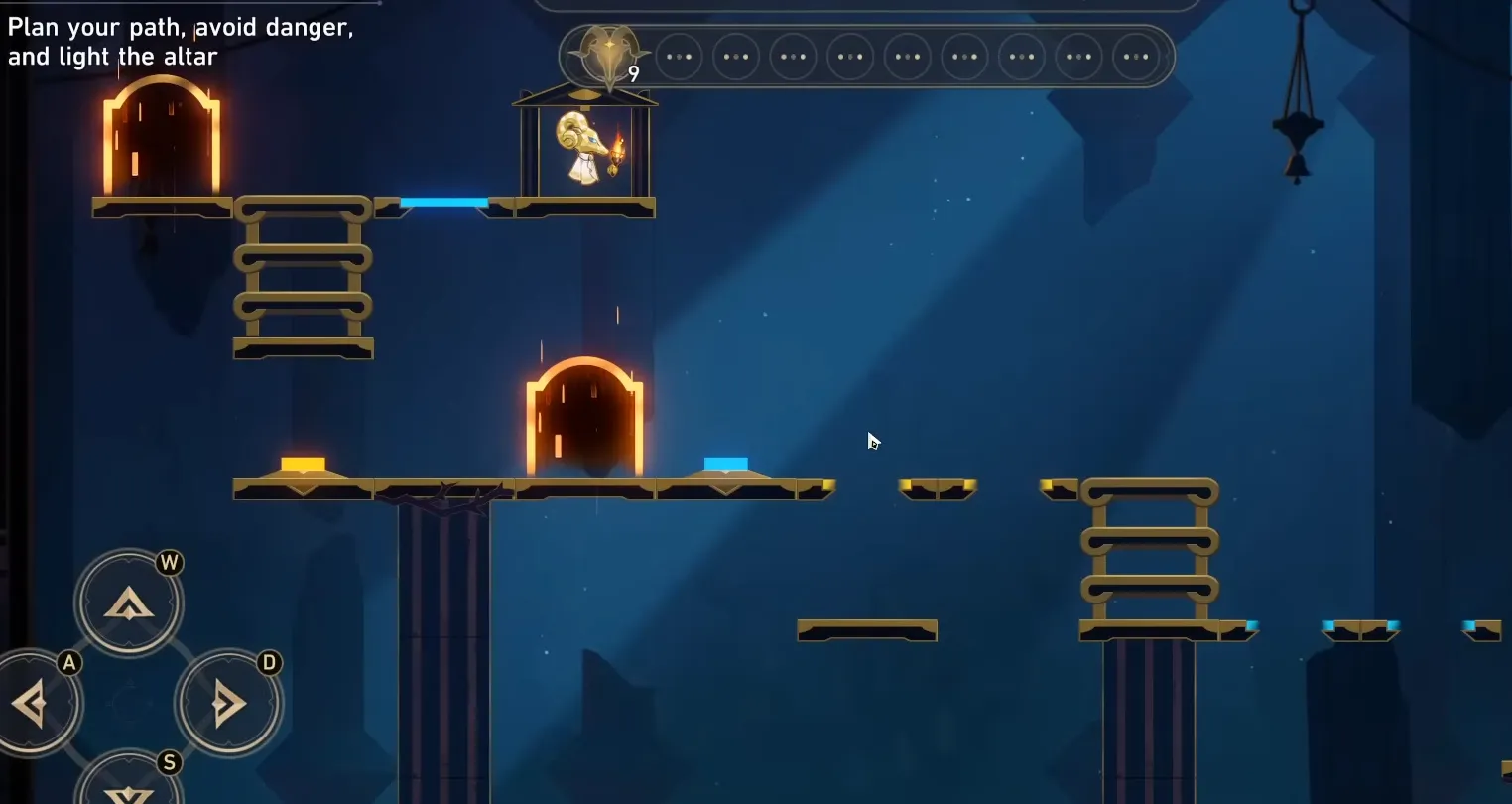Open the last slot of the command queue

[1134, 57]
